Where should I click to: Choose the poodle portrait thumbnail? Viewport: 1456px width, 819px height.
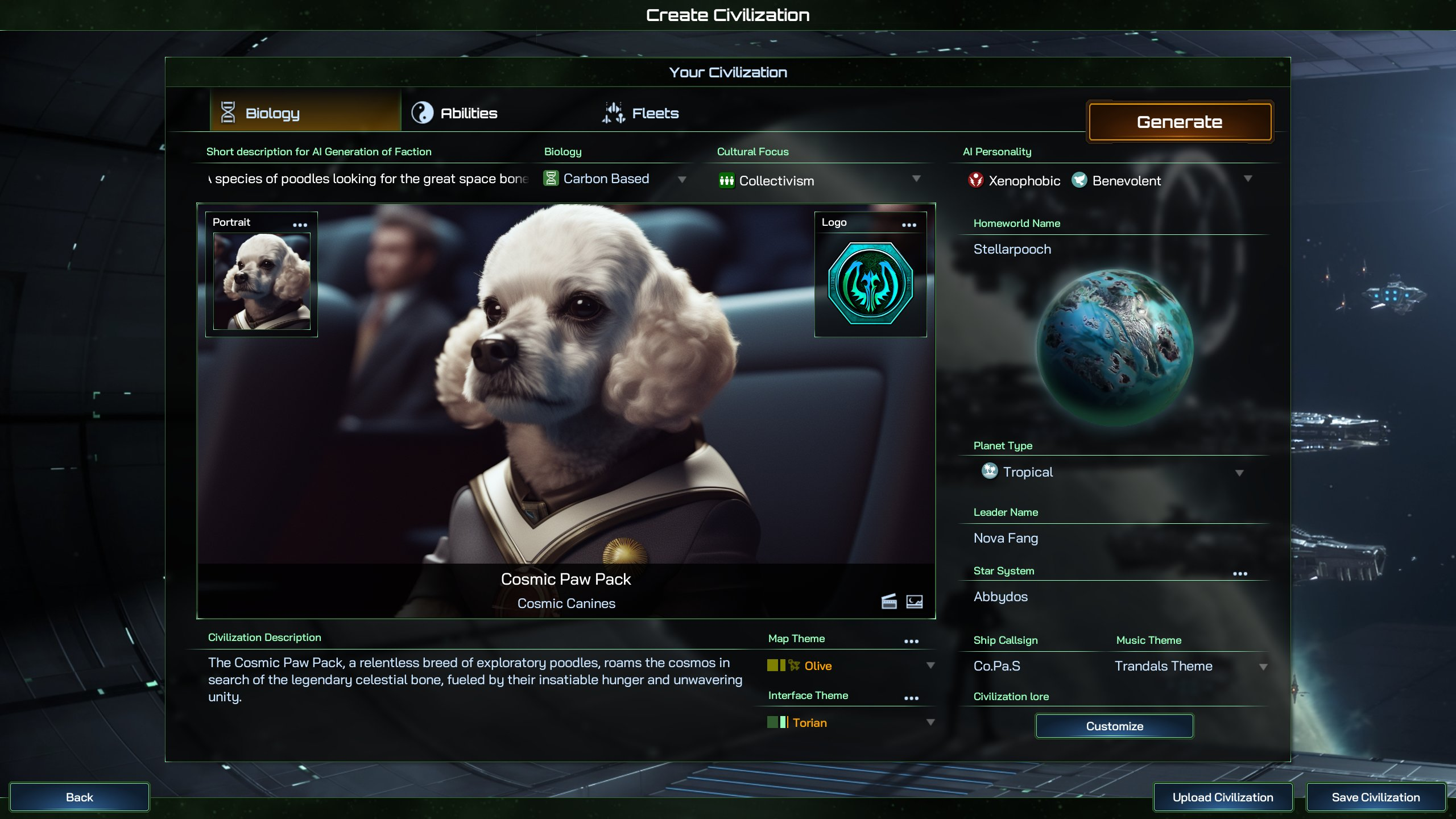(x=262, y=282)
